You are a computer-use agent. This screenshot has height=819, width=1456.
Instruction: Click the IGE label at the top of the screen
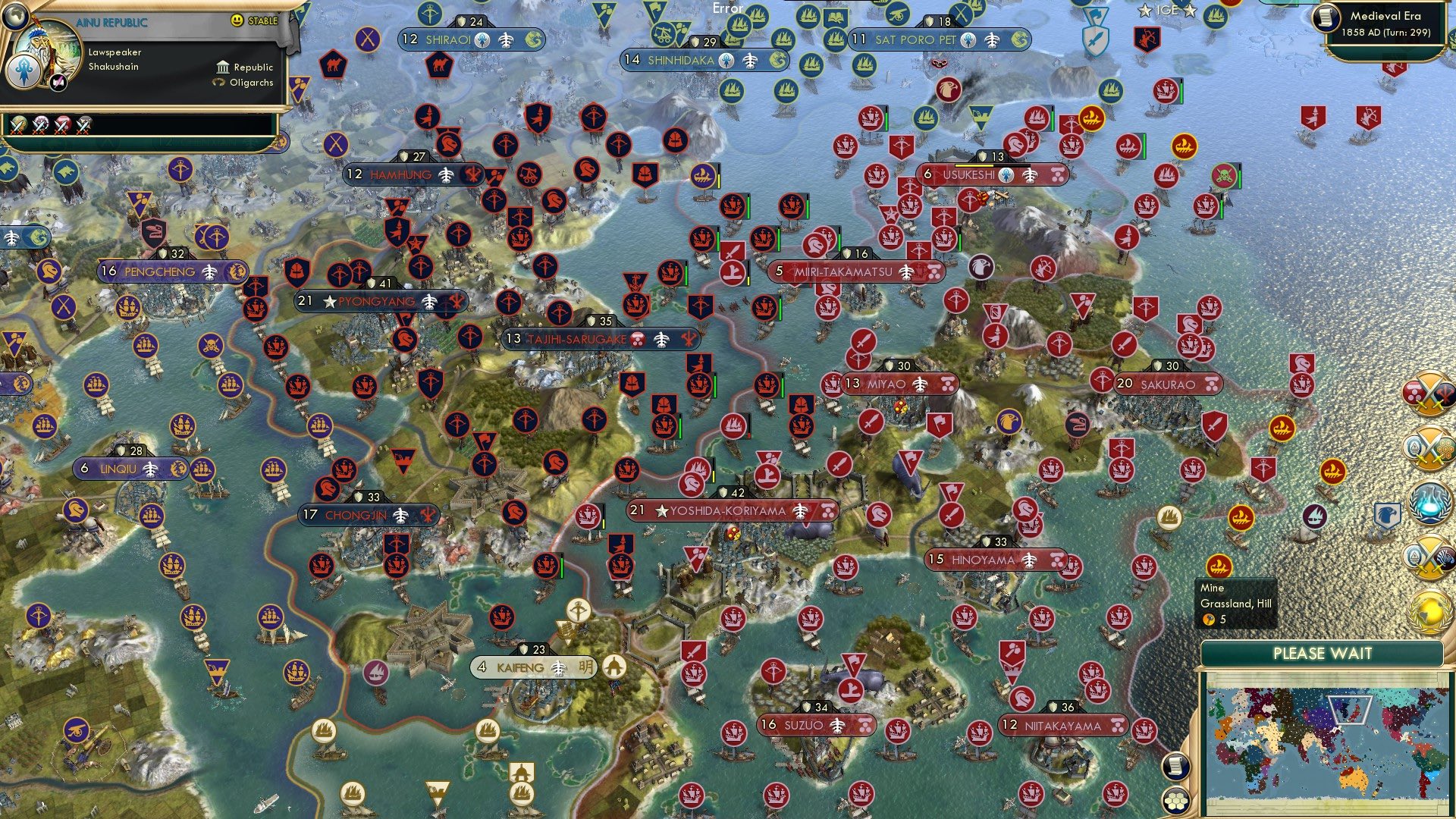click(x=1166, y=11)
